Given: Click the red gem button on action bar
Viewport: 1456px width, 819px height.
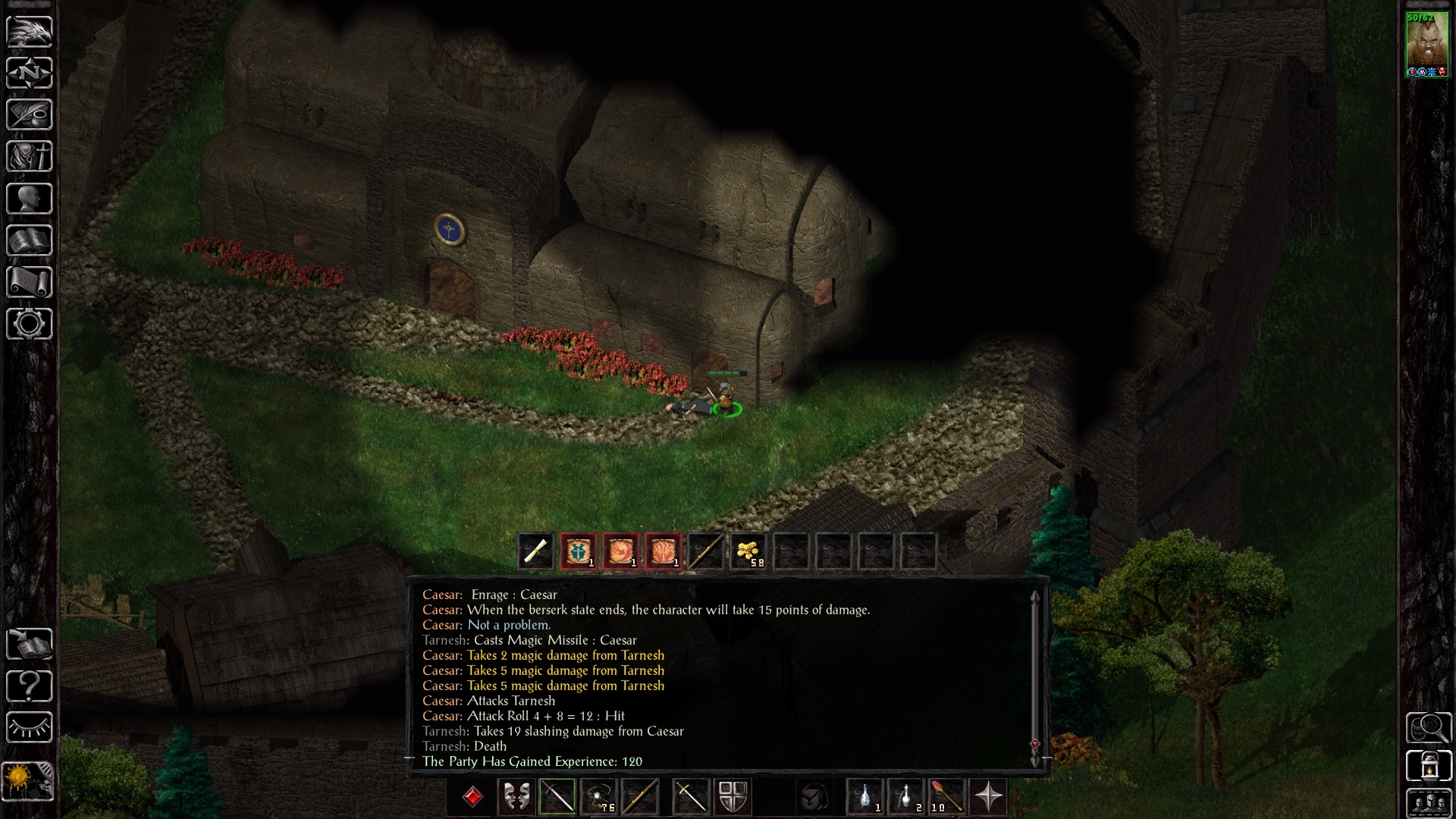Looking at the screenshot, I should (x=473, y=797).
